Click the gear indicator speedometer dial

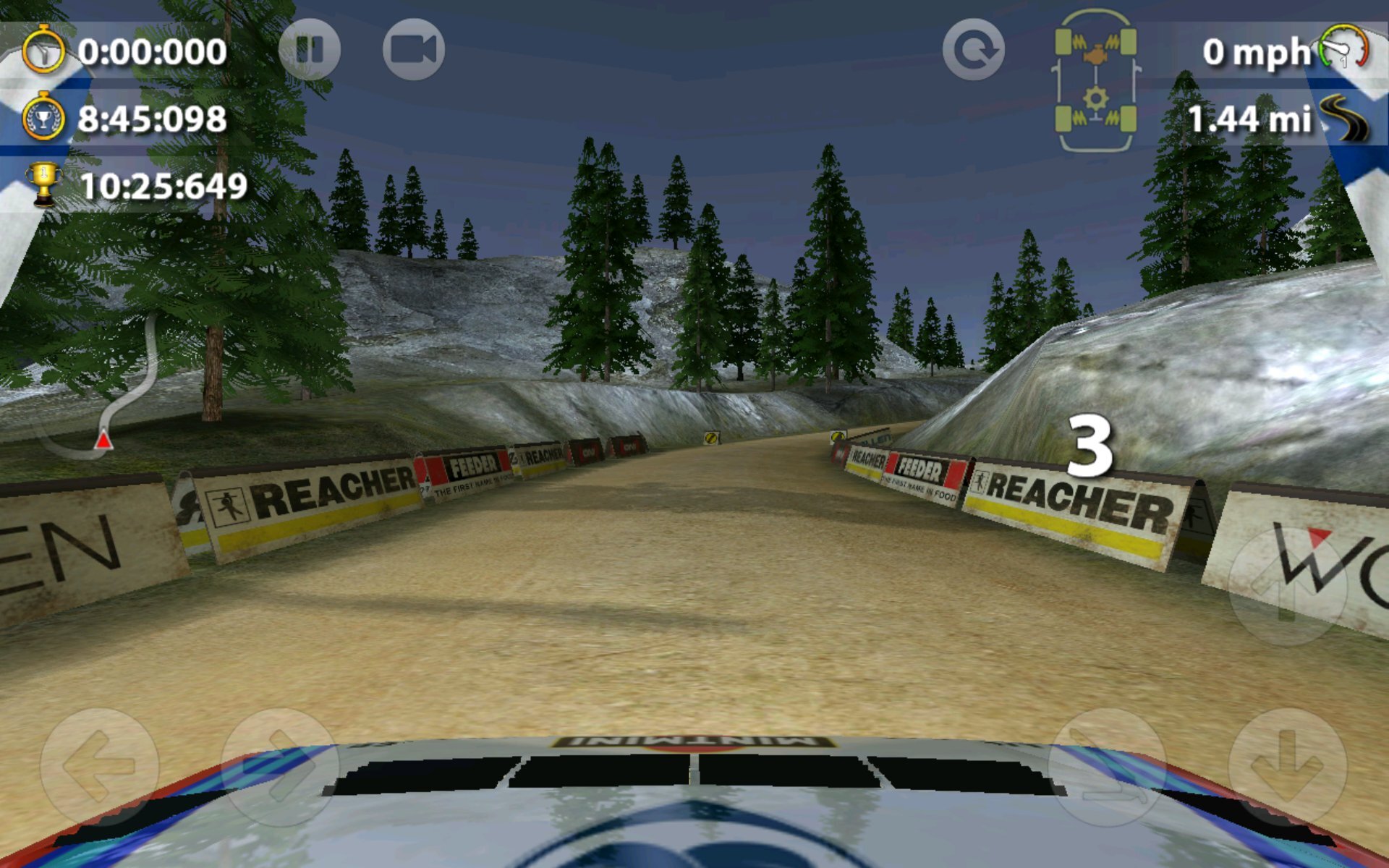click(x=1342, y=48)
